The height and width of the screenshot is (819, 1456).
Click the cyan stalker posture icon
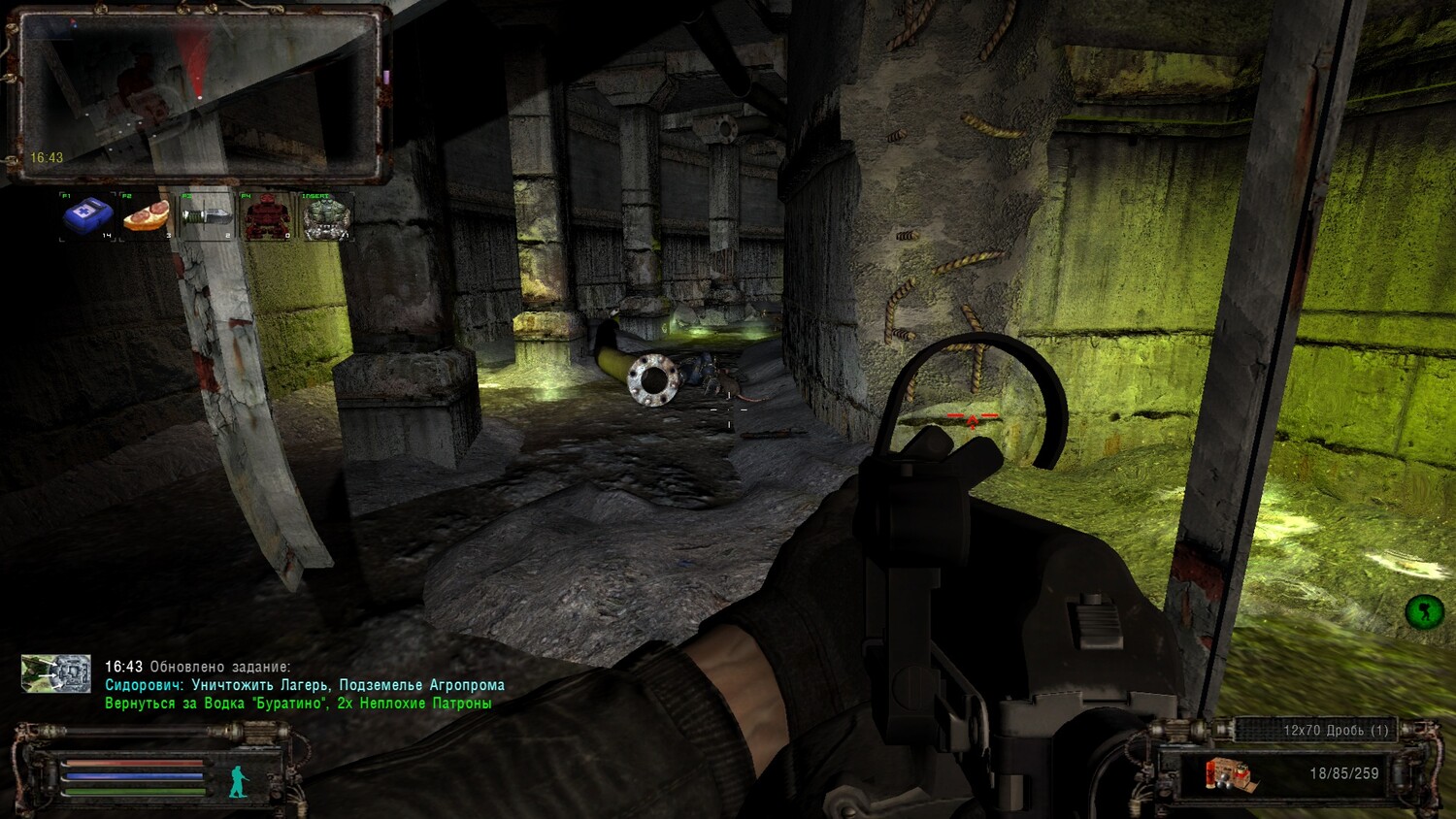tap(238, 780)
